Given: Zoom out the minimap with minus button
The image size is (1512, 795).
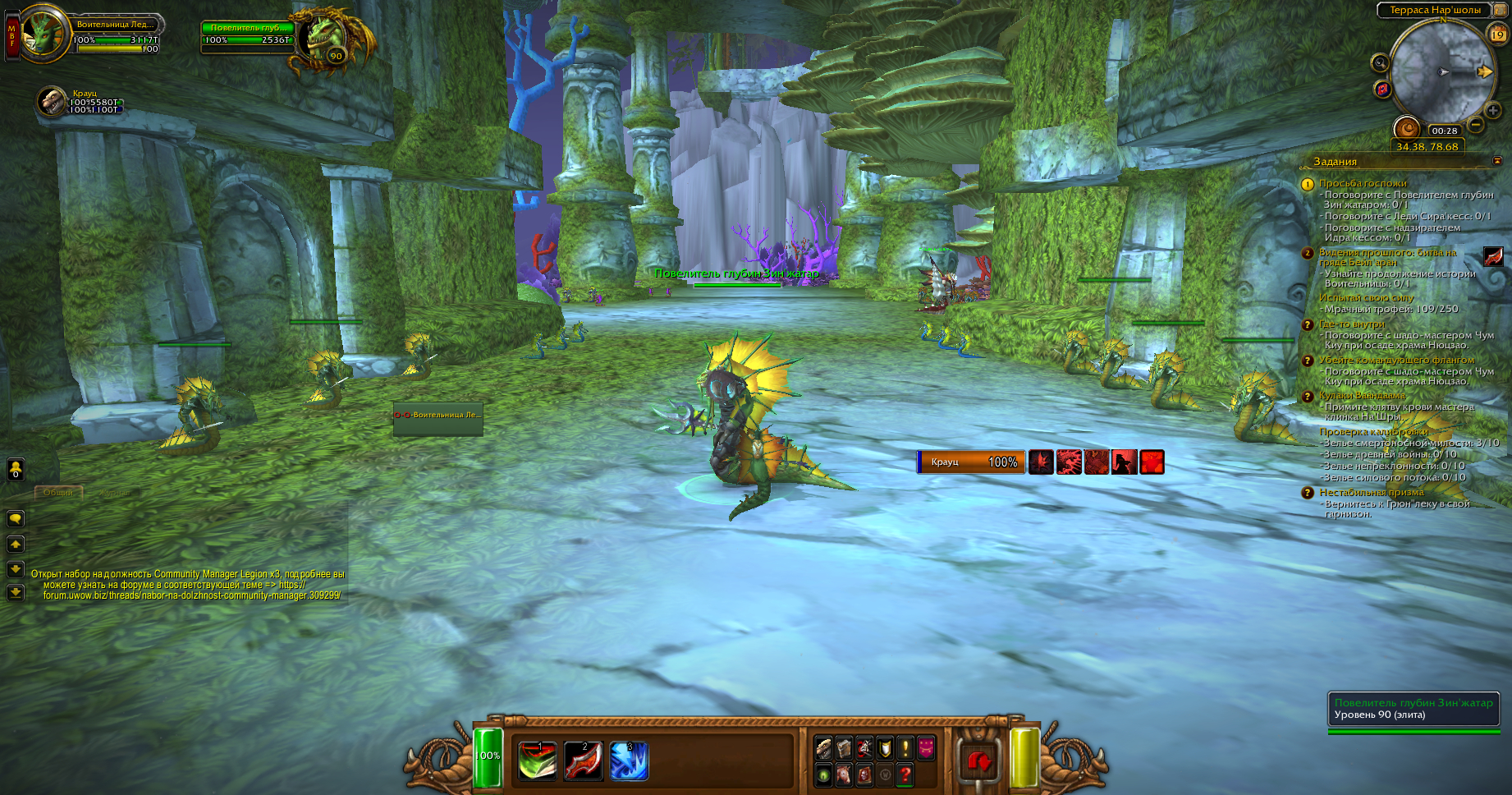Looking at the screenshot, I should pos(1475,125).
